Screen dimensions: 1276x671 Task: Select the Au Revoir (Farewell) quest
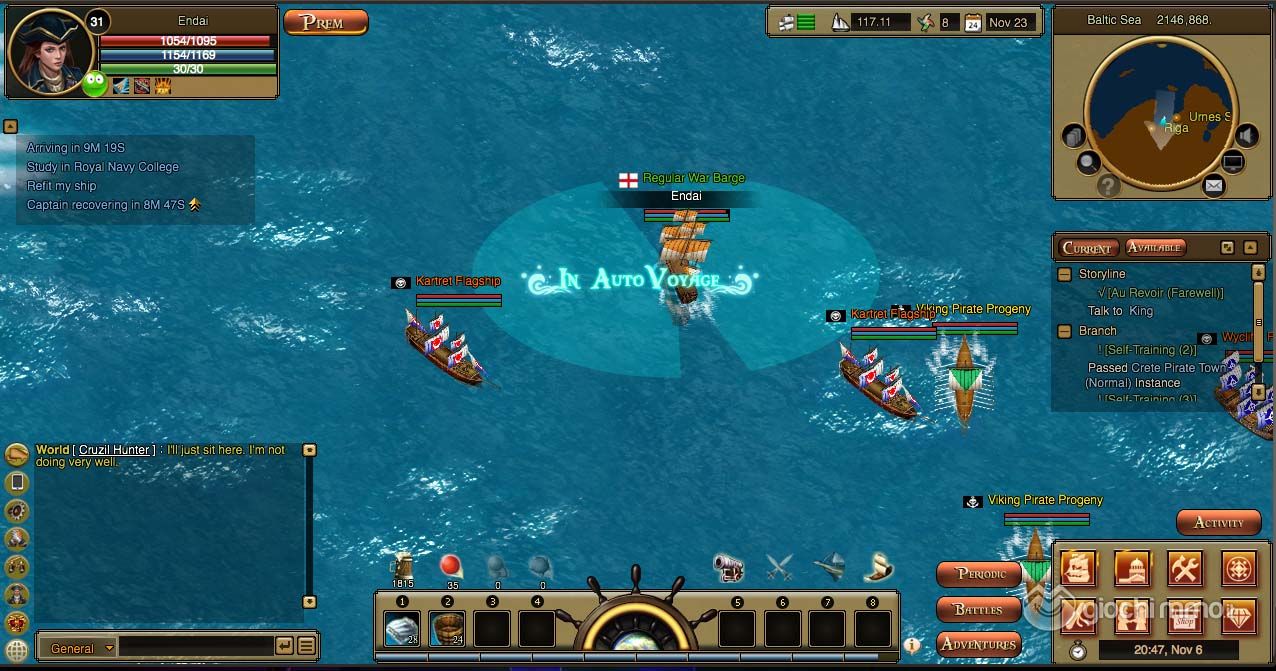(x=1165, y=293)
